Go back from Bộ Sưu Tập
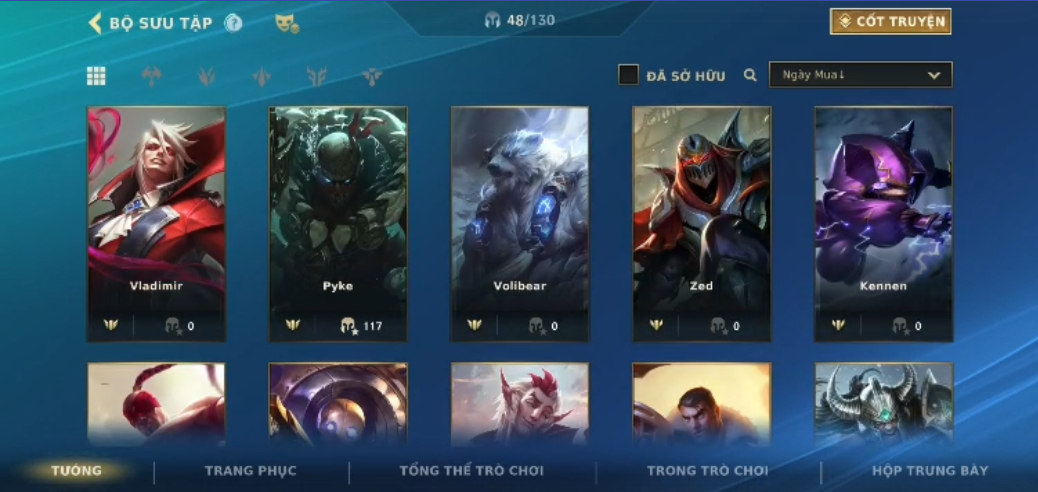 [96, 23]
